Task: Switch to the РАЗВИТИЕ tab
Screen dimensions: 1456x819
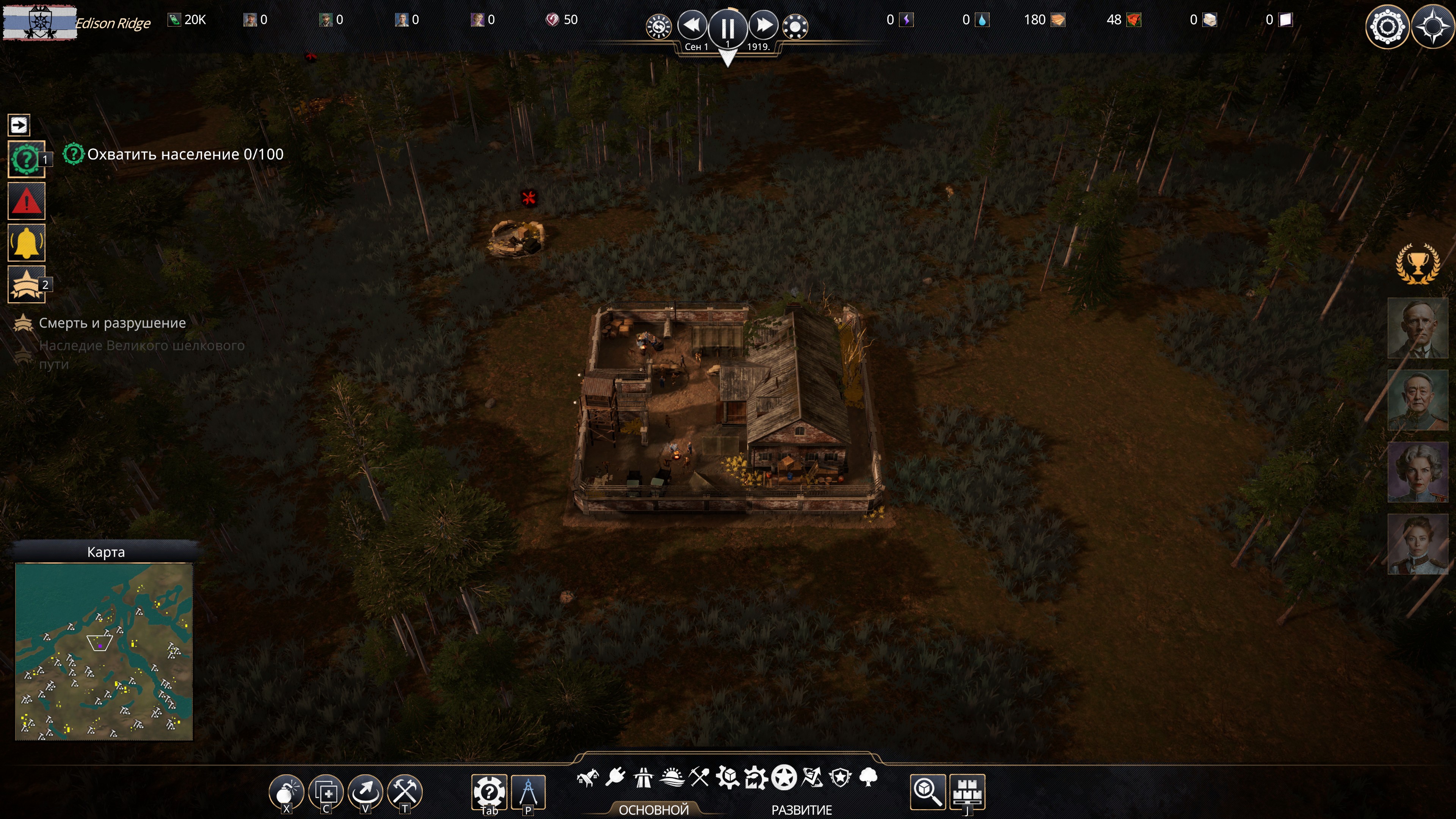Action: pos(802,810)
